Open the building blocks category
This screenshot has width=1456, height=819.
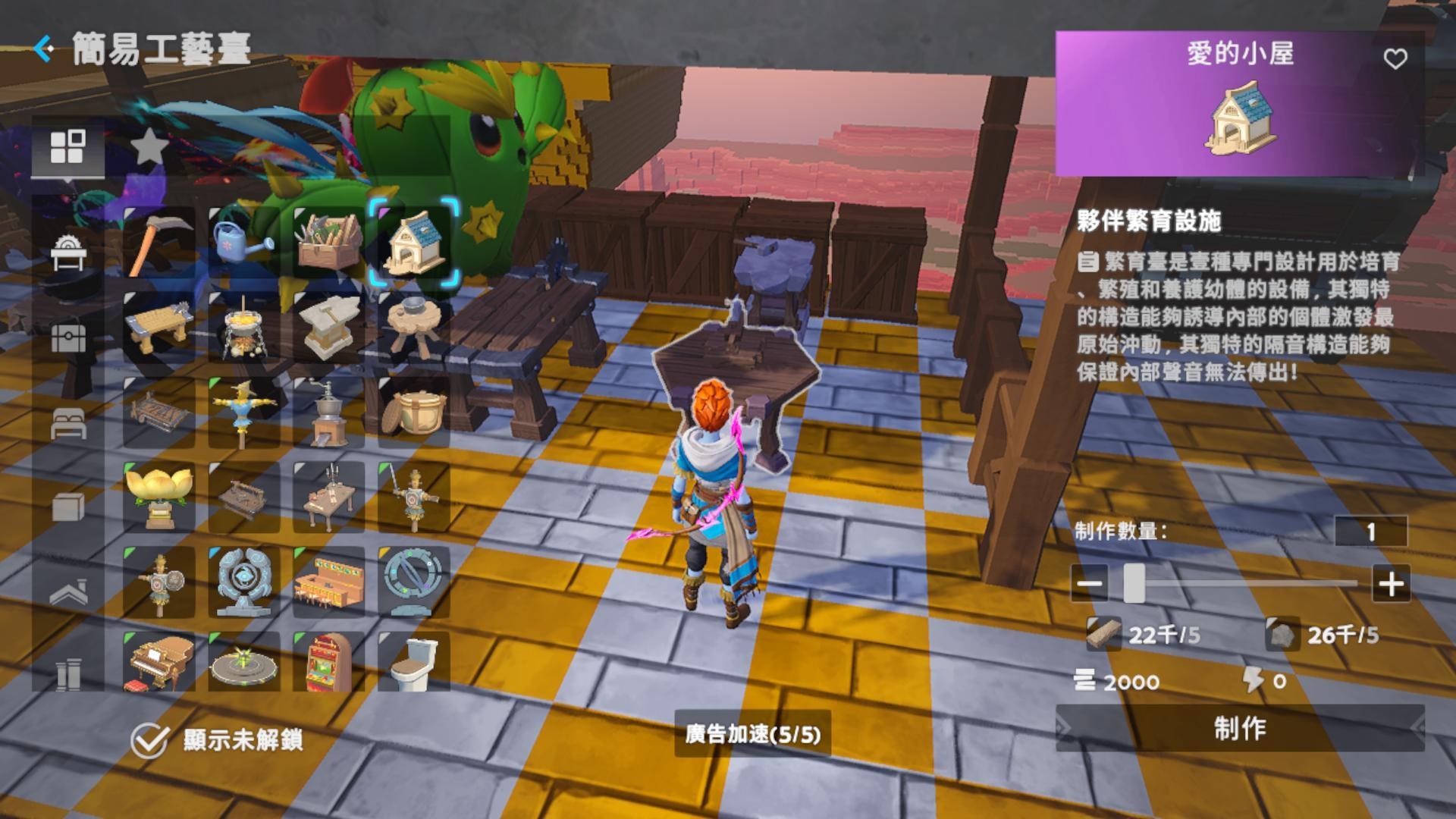point(68,508)
